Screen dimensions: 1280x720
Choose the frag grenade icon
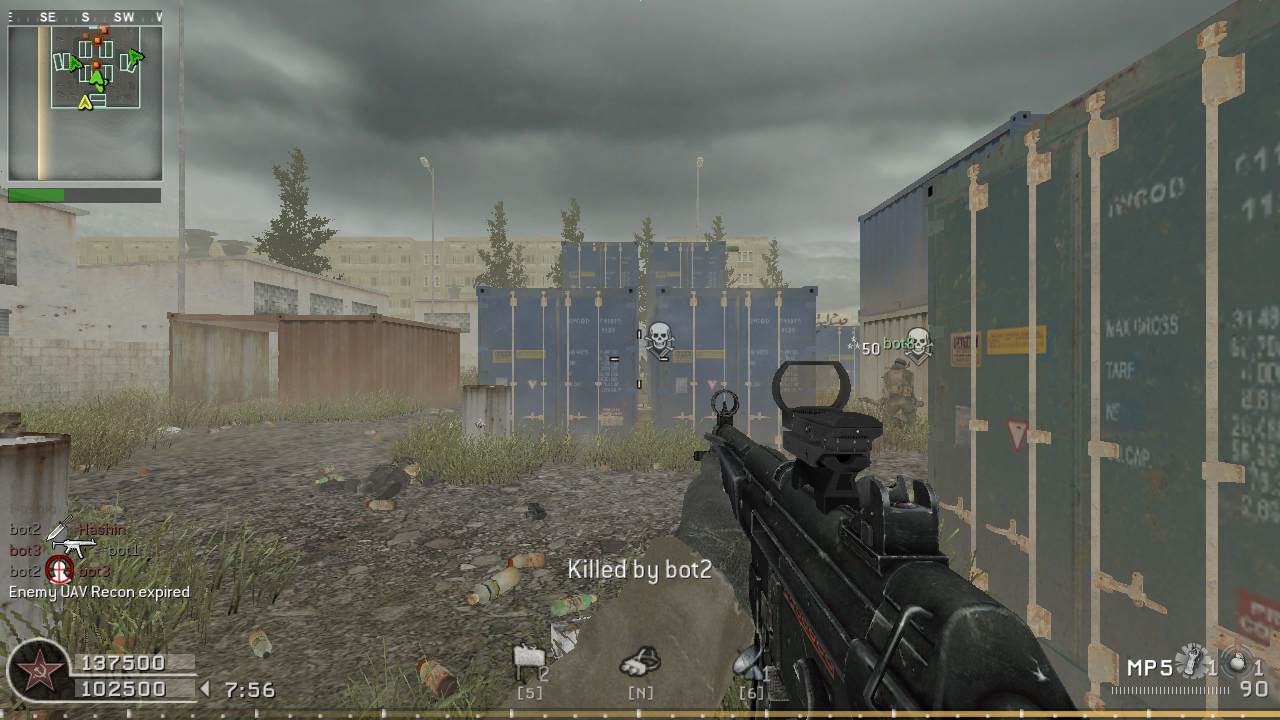(x=1238, y=663)
